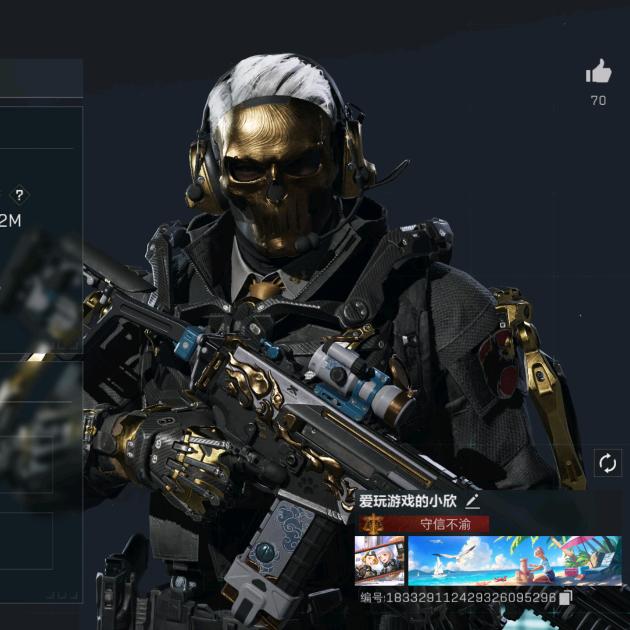The width and height of the screenshot is (630, 630).
Task: Give a thumbs-up like to this profile
Action: coord(598,72)
